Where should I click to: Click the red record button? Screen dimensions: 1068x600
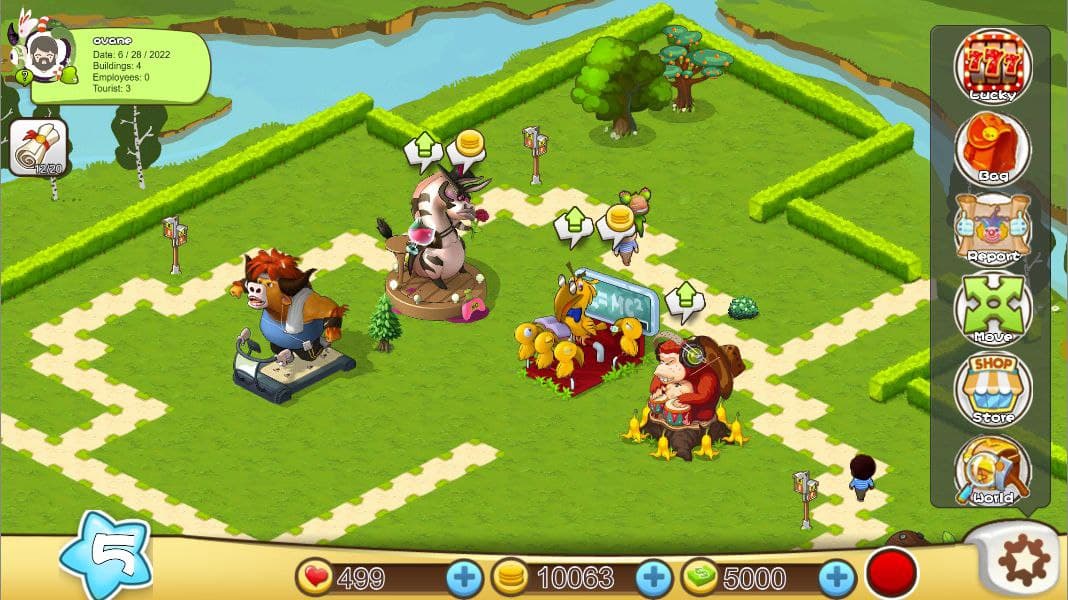coord(891,575)
